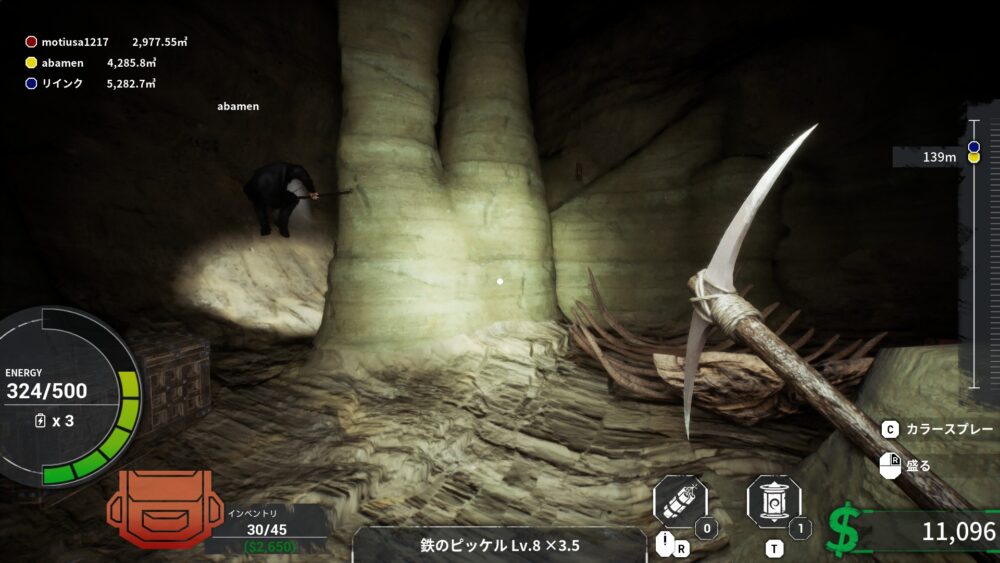
Task: Open the red backpack inventory
Action: pyautogui.click(x=159, y=508)
